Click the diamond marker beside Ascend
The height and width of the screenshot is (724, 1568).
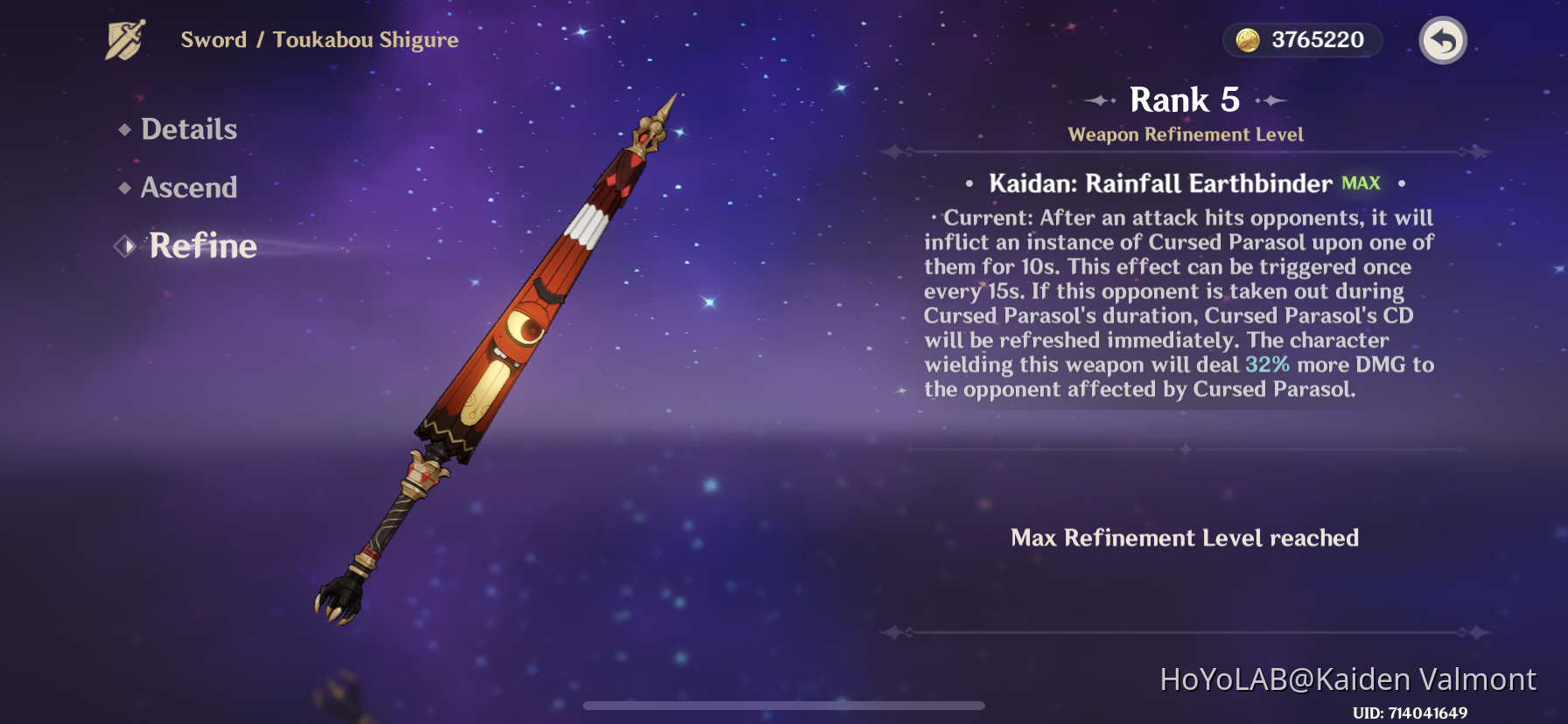point(125,189)
